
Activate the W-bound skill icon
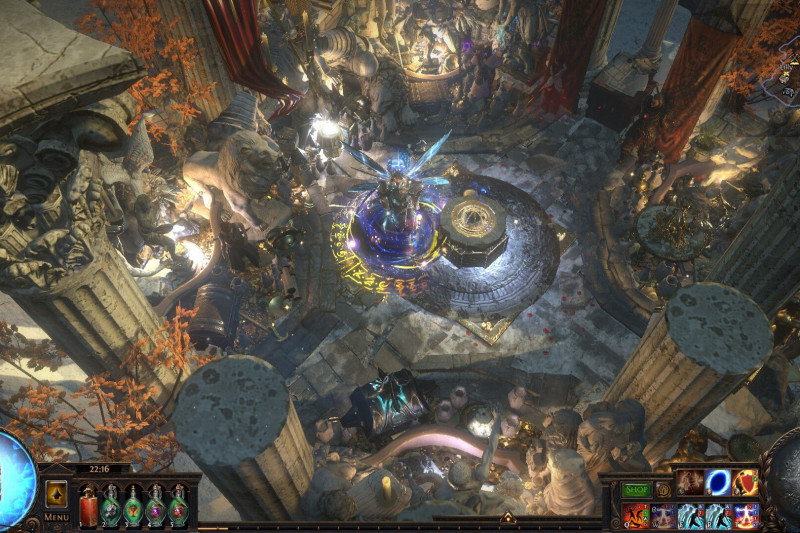663,516
